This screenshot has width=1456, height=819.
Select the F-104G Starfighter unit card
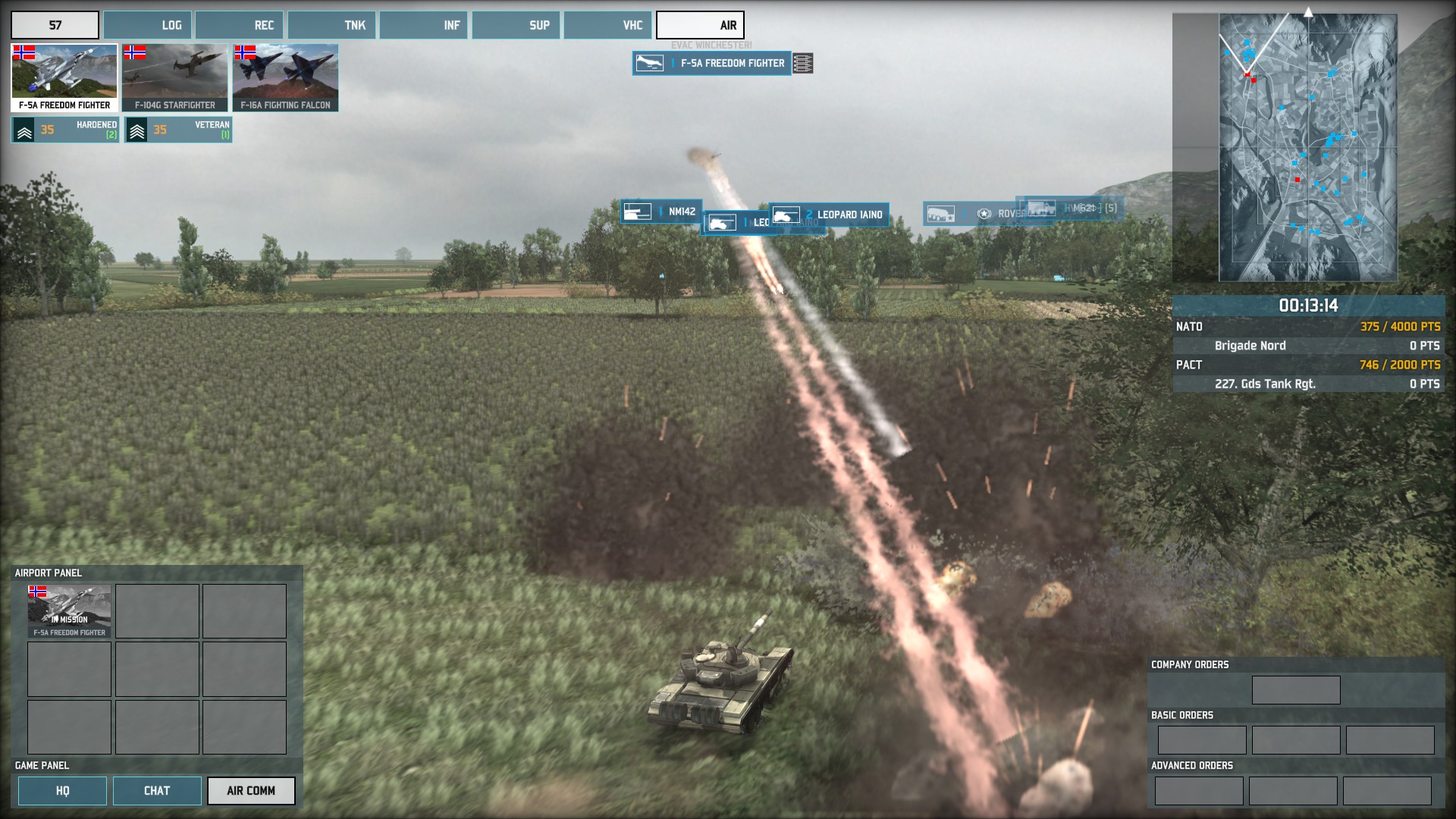click(x=175, y=78)
